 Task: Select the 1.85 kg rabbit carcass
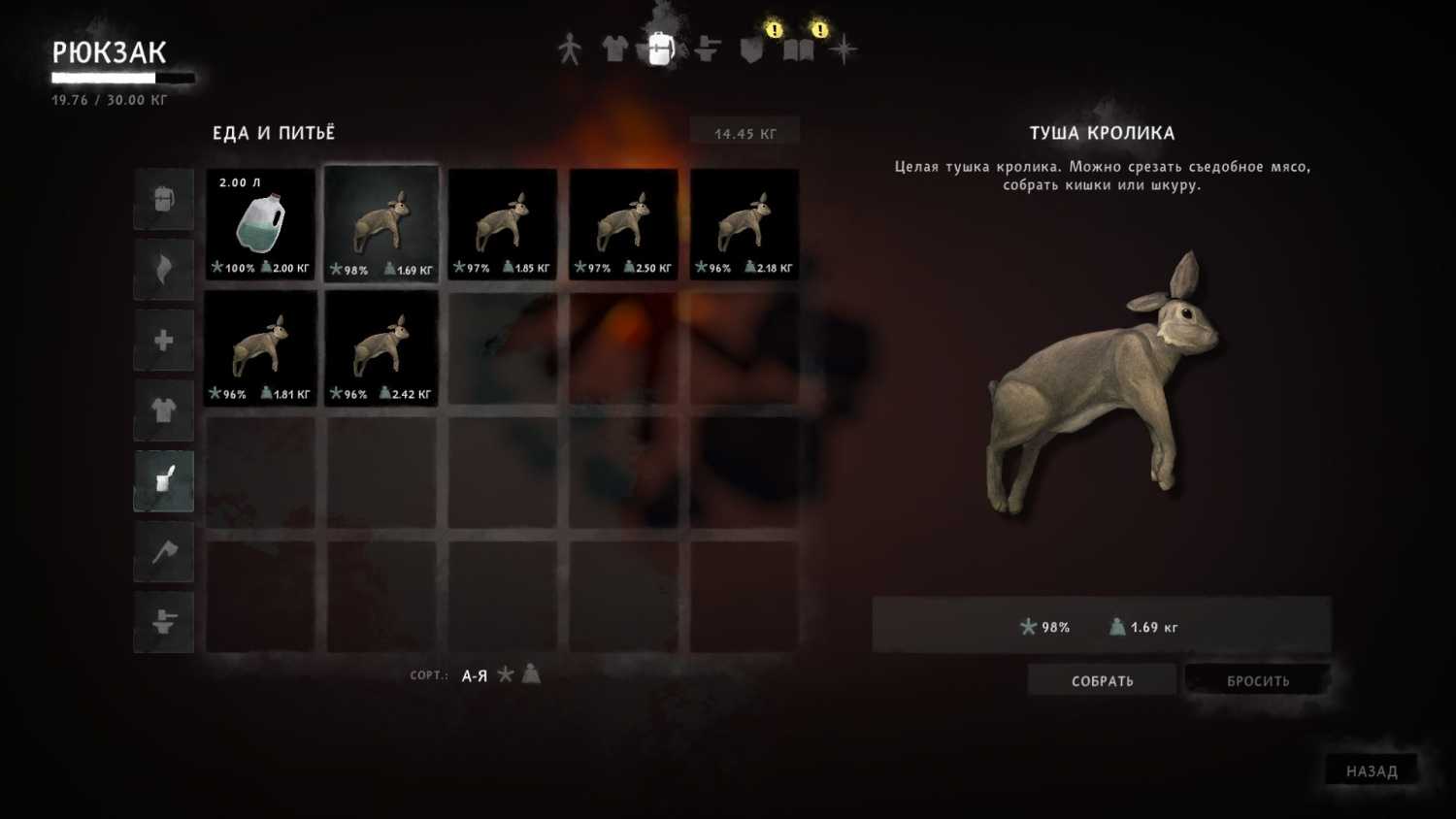(x=502, y=224)
